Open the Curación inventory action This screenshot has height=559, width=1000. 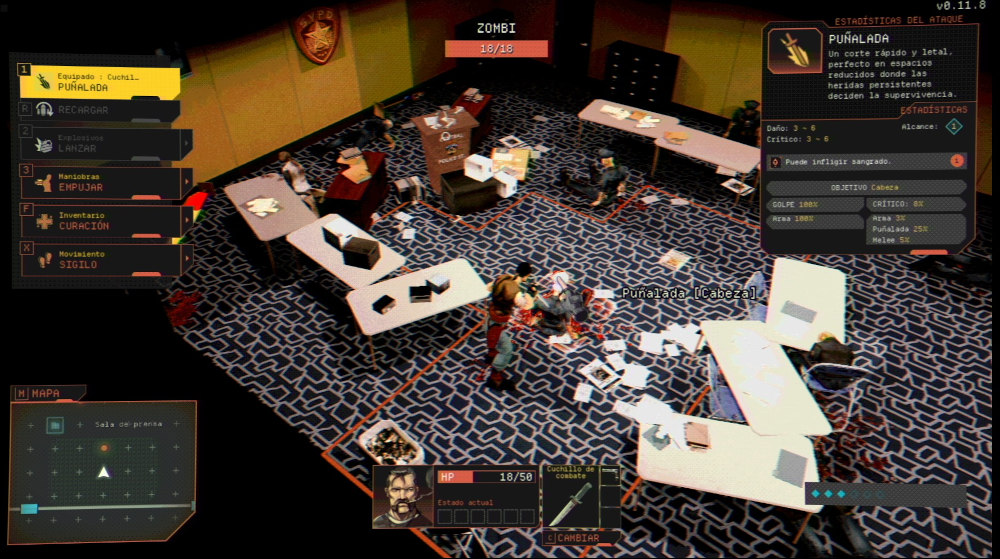pos(98,221)
